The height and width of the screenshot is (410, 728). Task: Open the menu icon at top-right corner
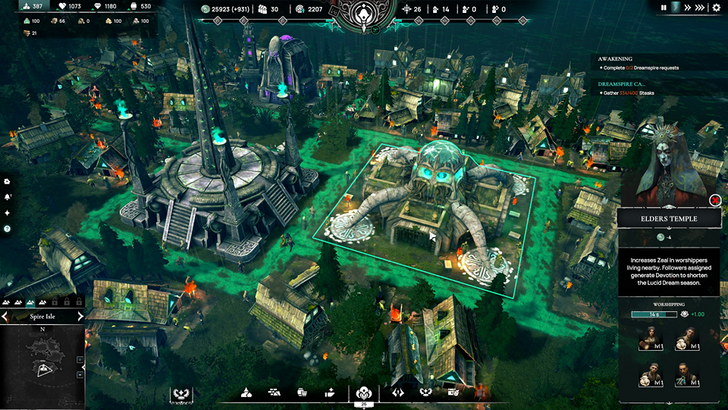pos(718,7)
